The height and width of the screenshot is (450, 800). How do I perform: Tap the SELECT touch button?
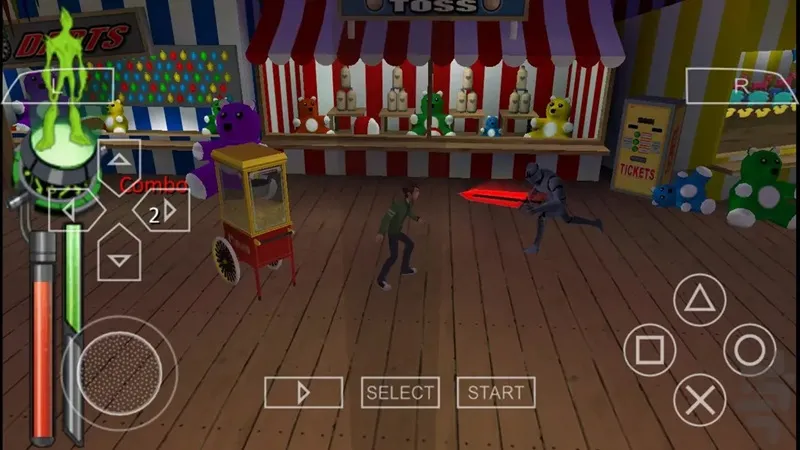point(400,393)
